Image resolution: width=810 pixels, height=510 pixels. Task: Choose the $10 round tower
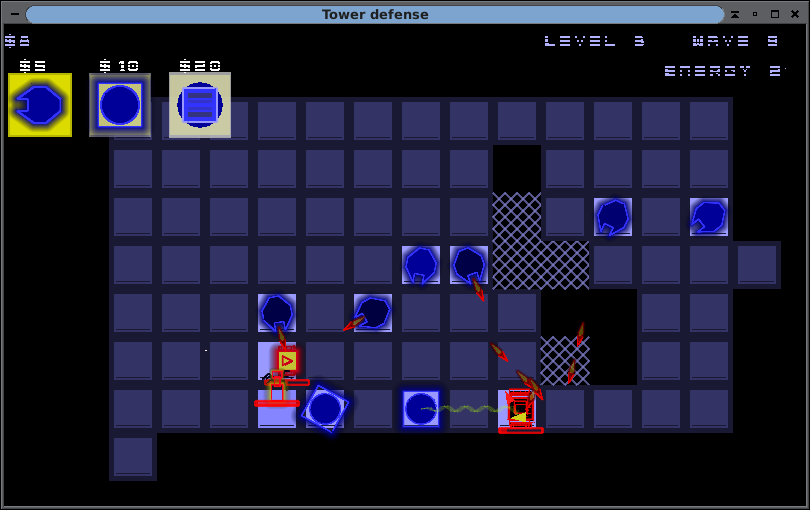point(120,105)
